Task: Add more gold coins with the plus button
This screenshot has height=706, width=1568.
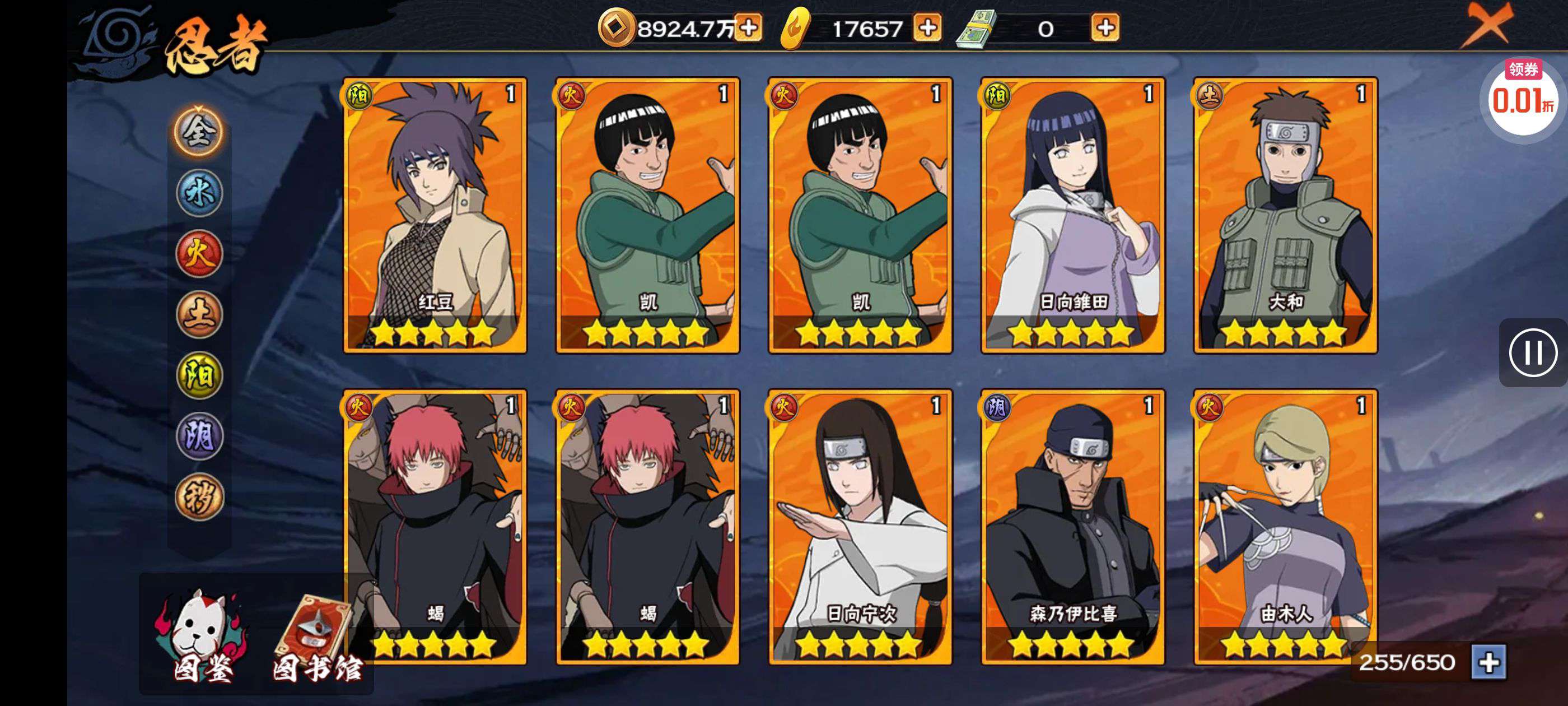Action: (x=748, y=28)
